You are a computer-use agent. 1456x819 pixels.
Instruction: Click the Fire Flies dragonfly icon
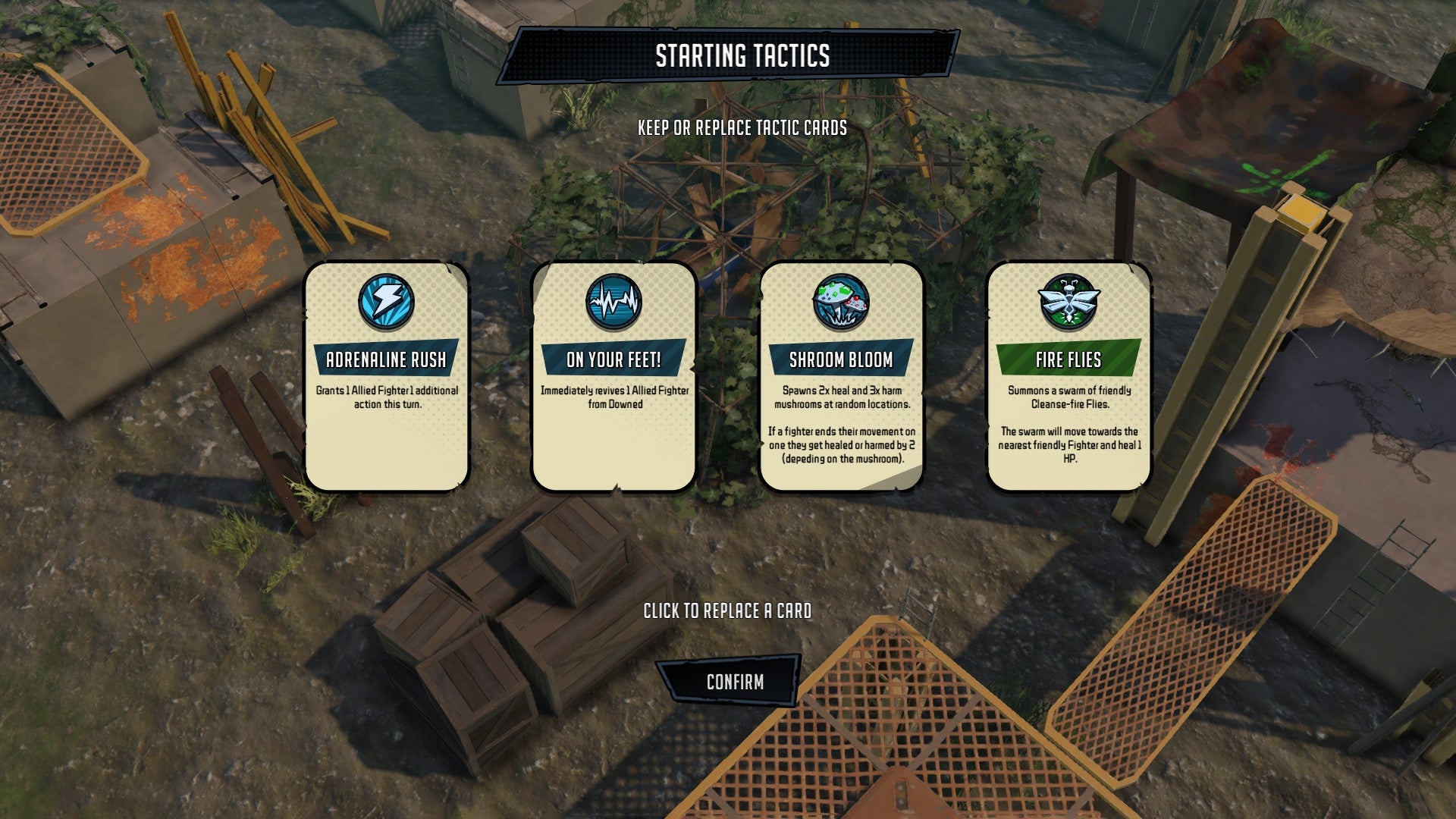coord(1067,301)
